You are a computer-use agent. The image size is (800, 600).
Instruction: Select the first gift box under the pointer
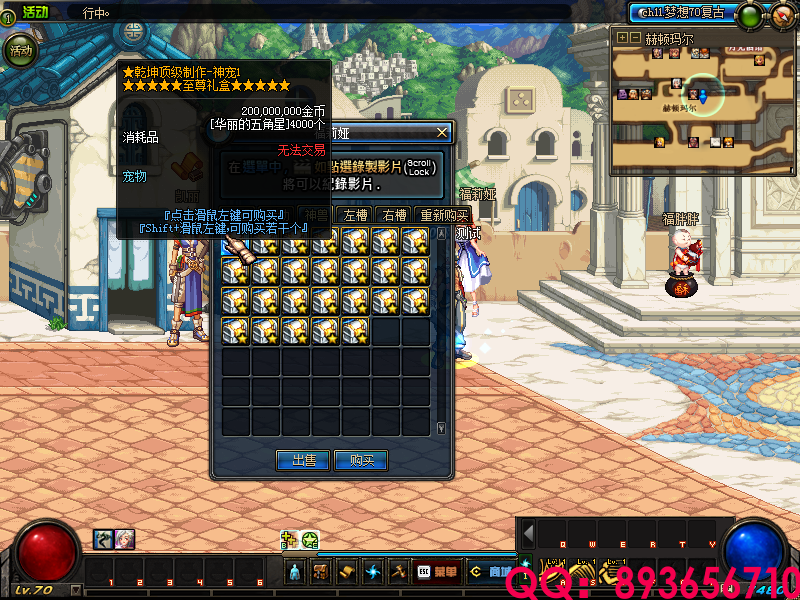235,242
